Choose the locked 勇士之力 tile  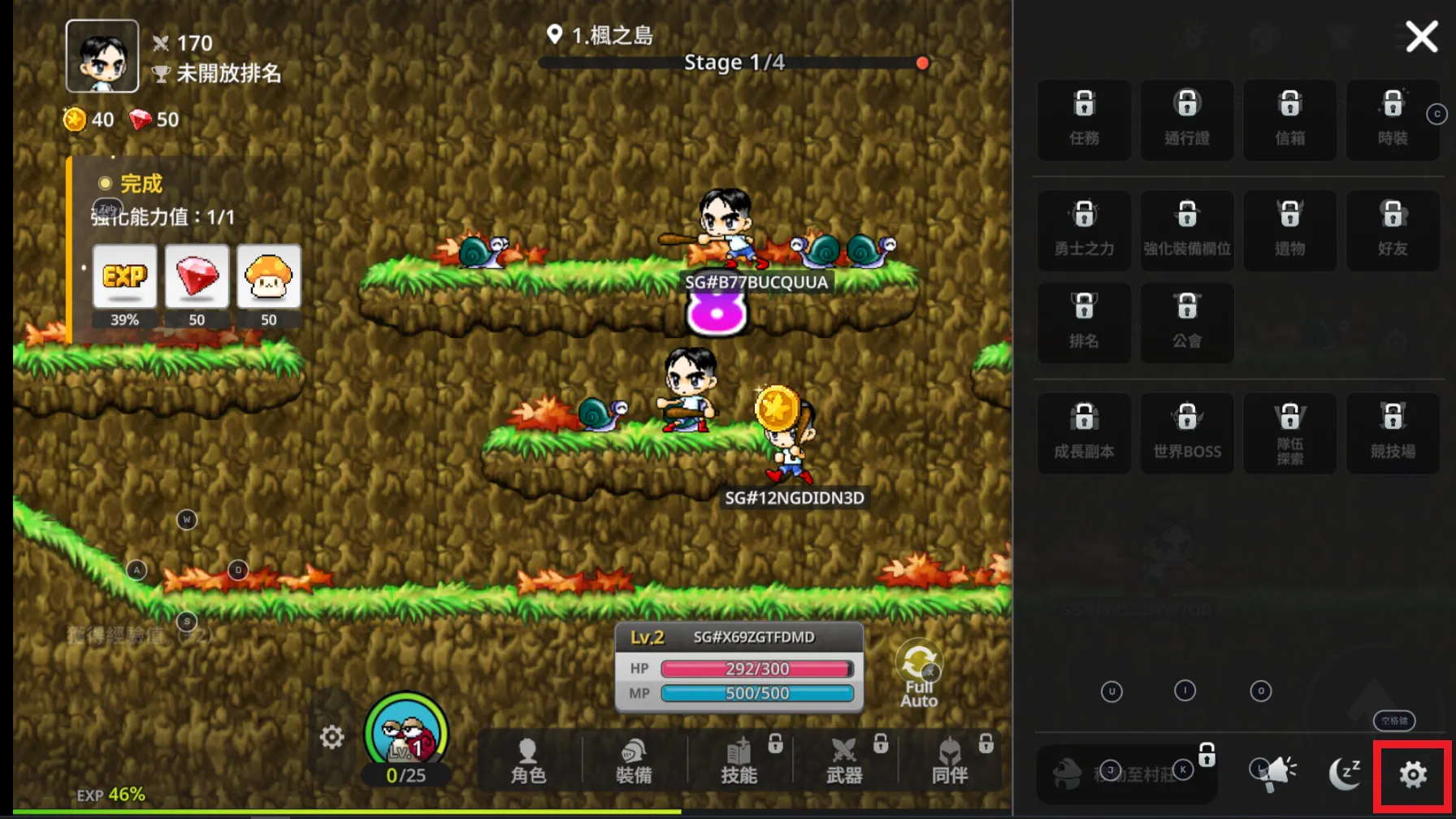(1084, 230)
